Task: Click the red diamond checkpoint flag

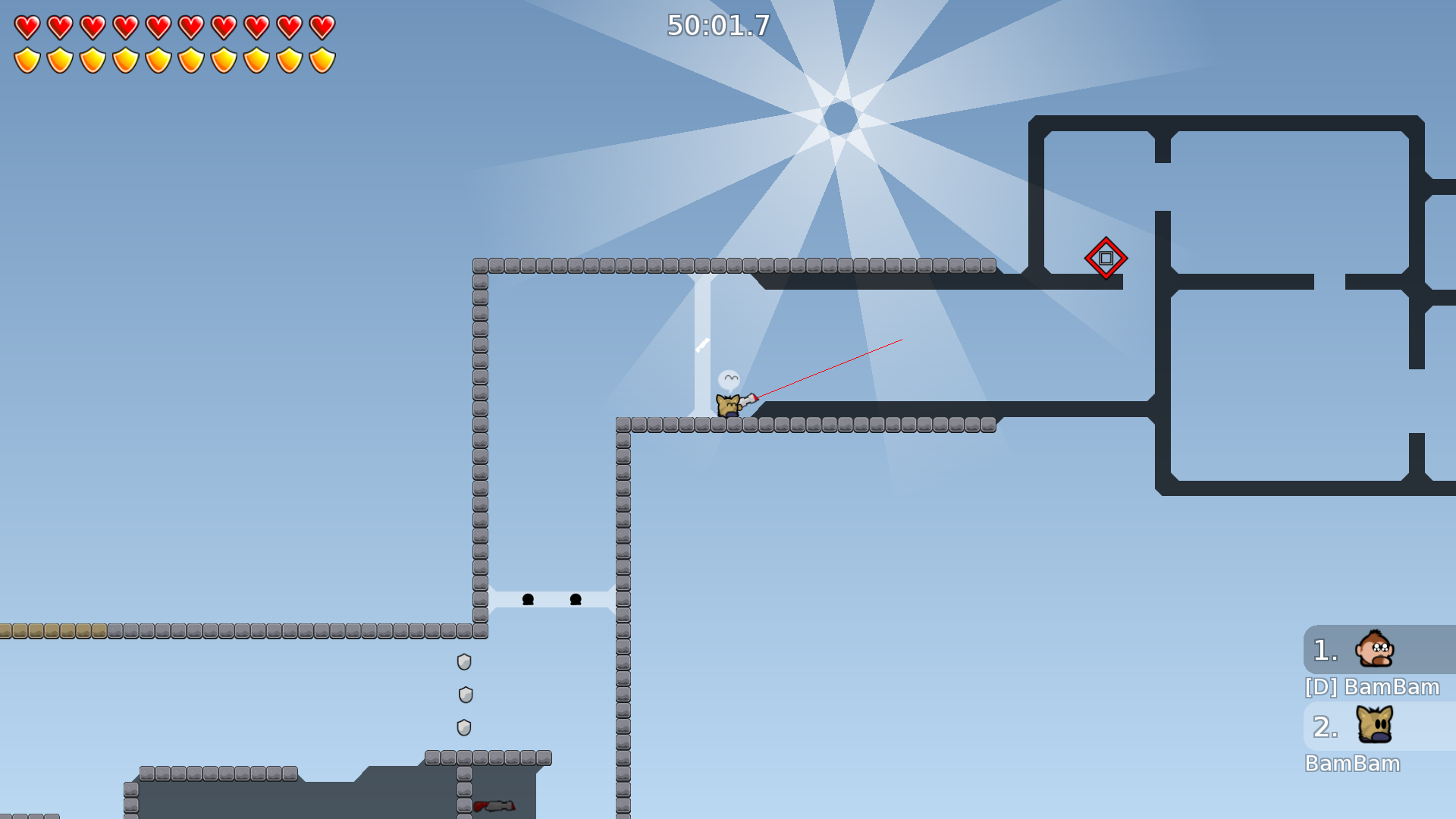Action: point(1106,258)
